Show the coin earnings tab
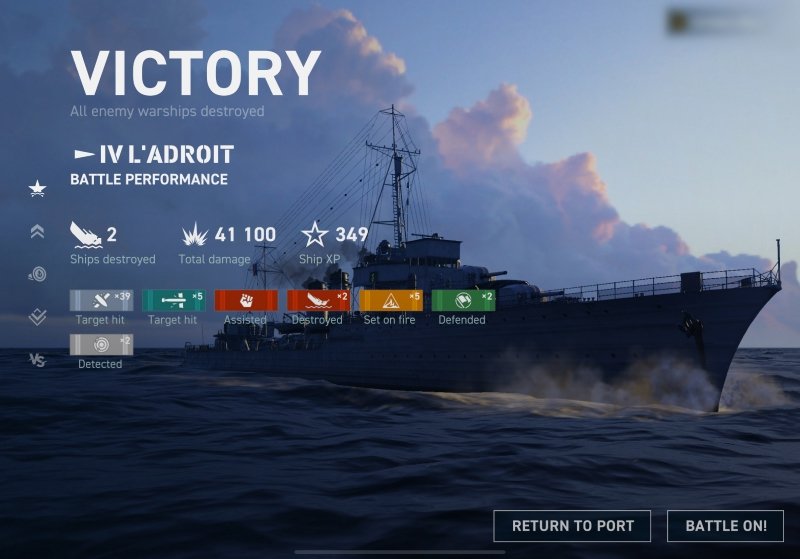The height and width of the screenshot is (559, 800). coord(37,274)
